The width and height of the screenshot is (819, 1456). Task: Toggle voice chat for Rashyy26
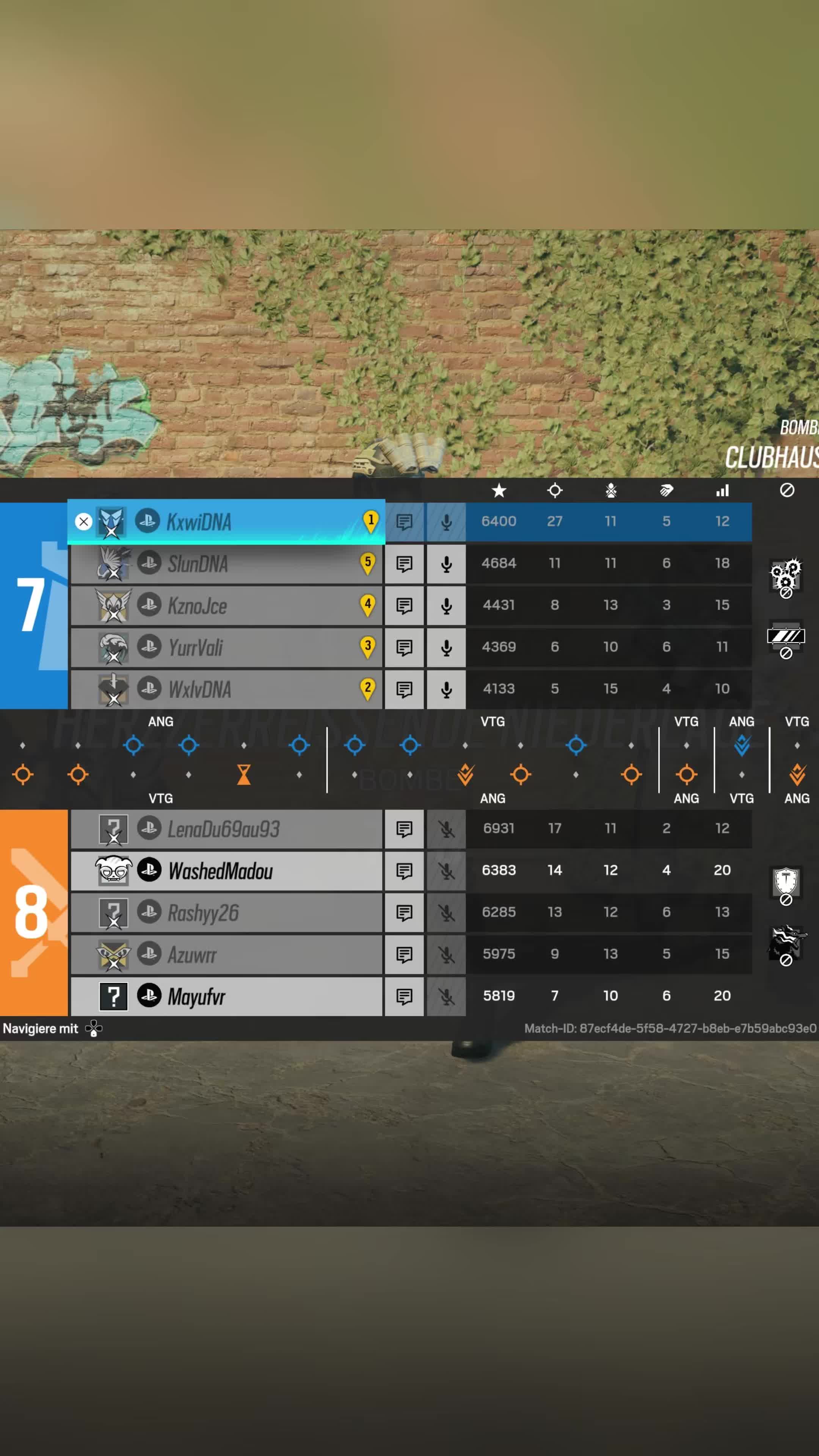point(447,913)
